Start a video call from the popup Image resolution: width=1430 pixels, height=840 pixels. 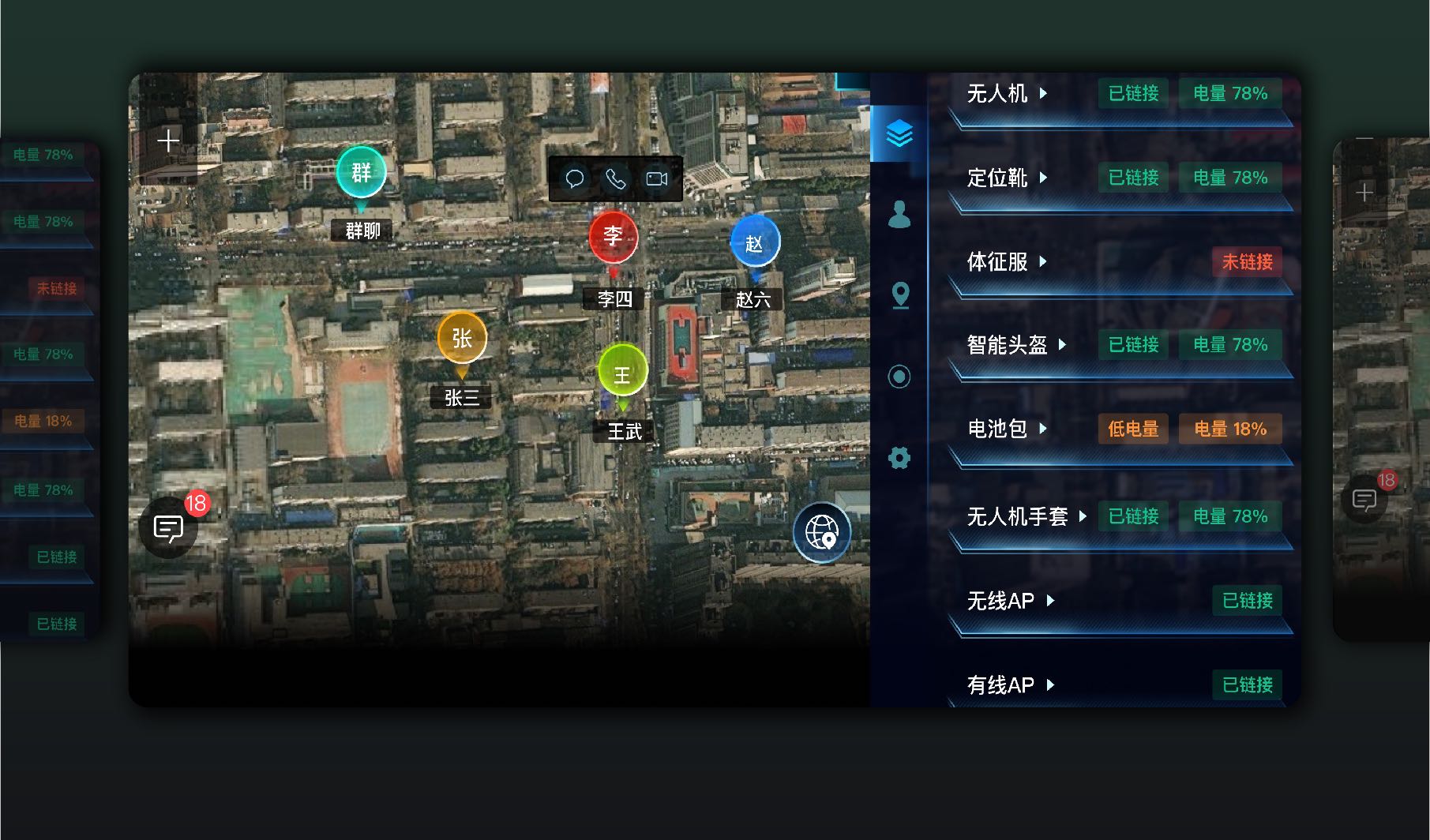coord(657,179)
